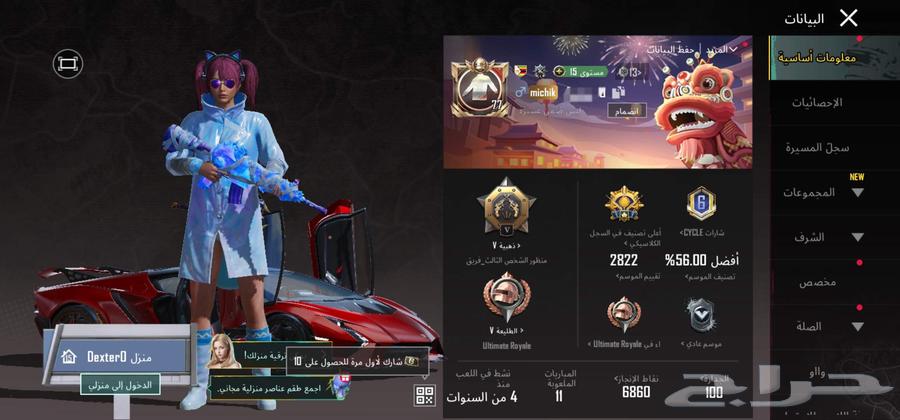Open the المزيد more dropdown
This screenshot has height=420, width=900.
click(x=723, y=48)
